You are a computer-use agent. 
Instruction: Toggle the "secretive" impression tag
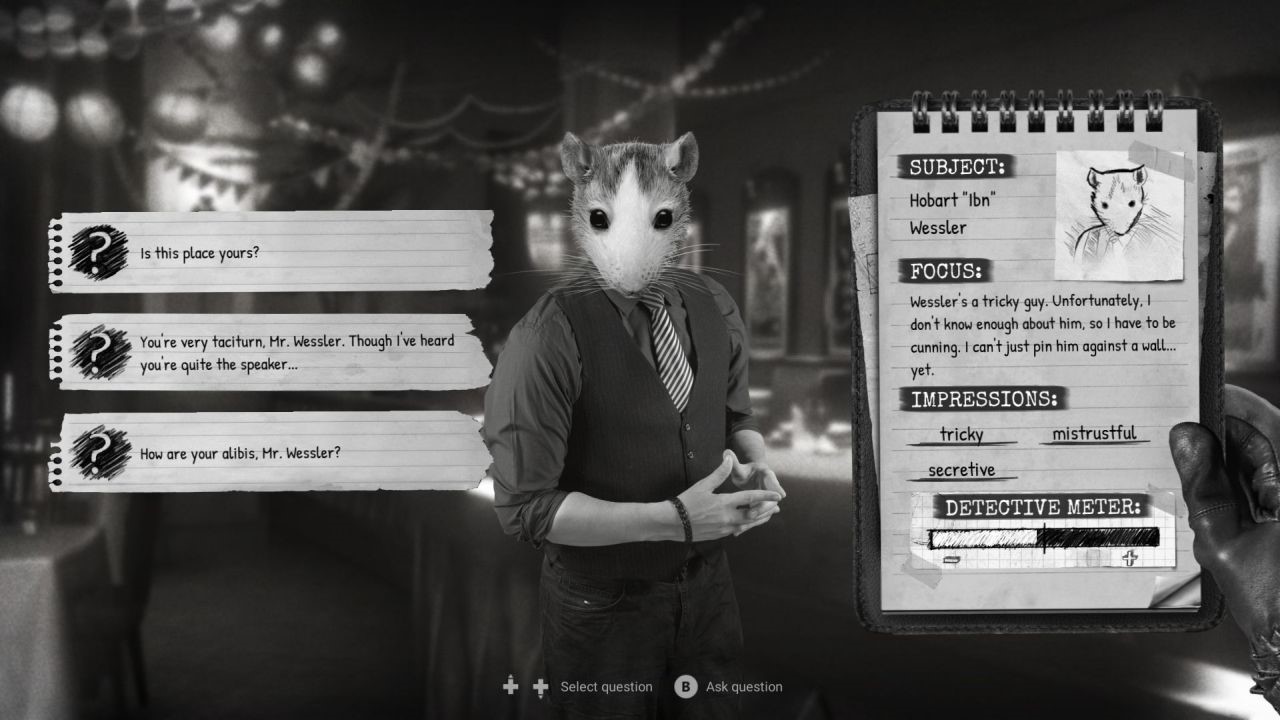pyautogui.click(x=961, y=469)
